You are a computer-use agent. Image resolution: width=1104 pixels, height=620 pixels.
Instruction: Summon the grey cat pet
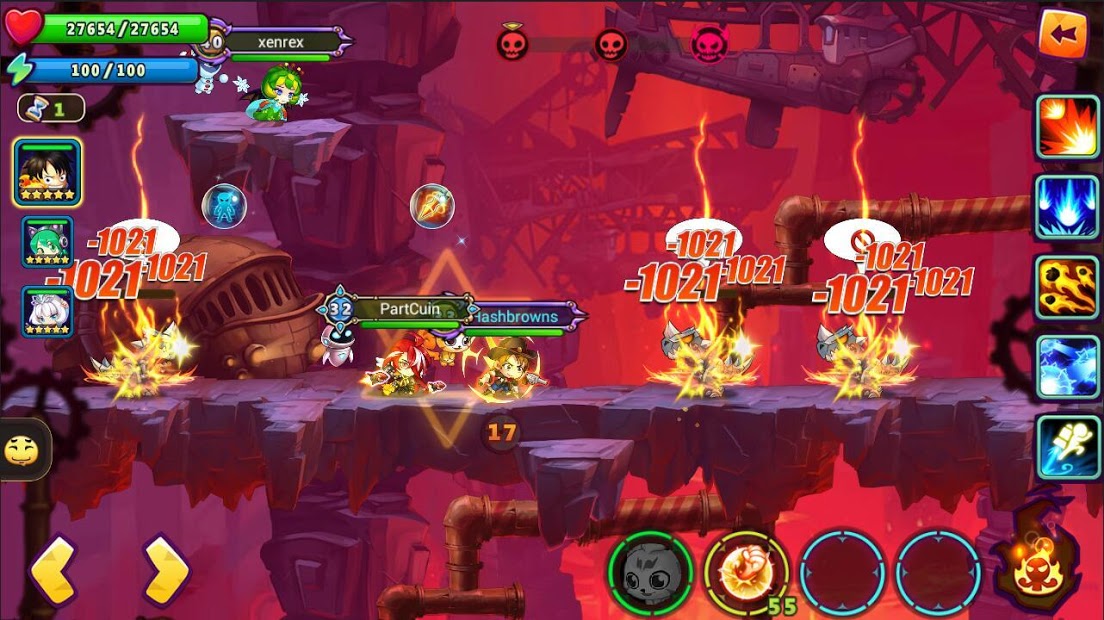coord(650,572)
